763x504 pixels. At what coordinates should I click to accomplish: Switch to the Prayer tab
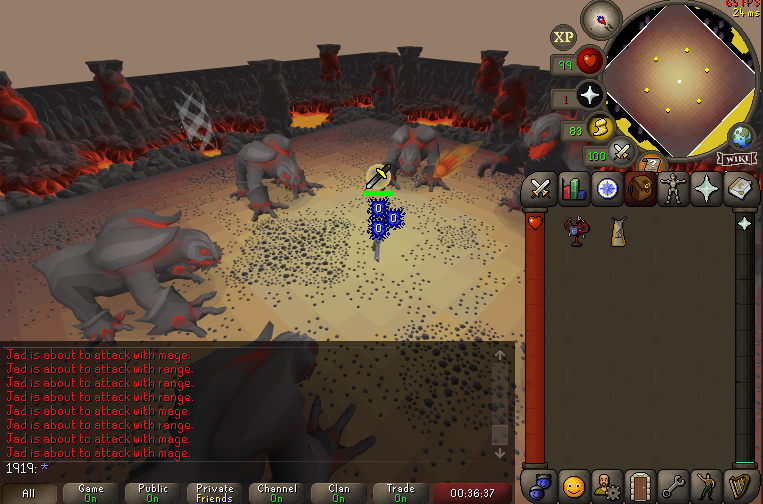[x=706, y=188]
